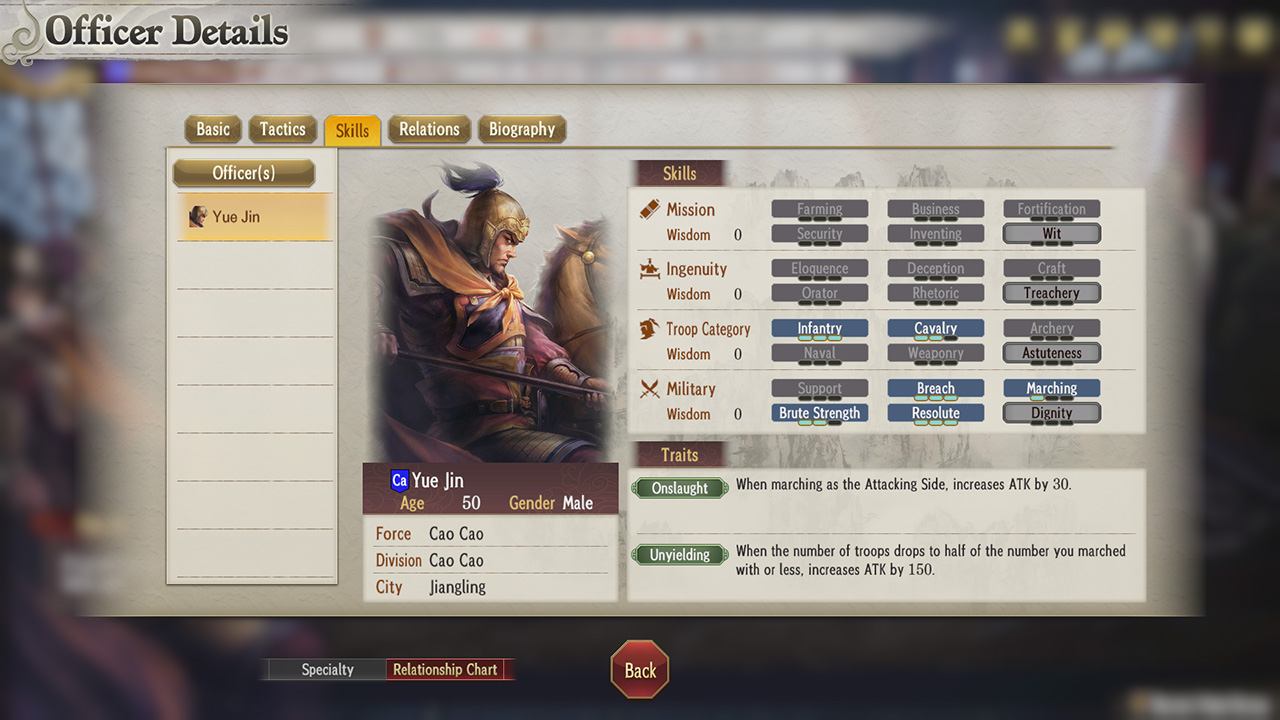Switch to the Basic tab
The width and height of the screenshot is (1280, 720).
point(212,129)
